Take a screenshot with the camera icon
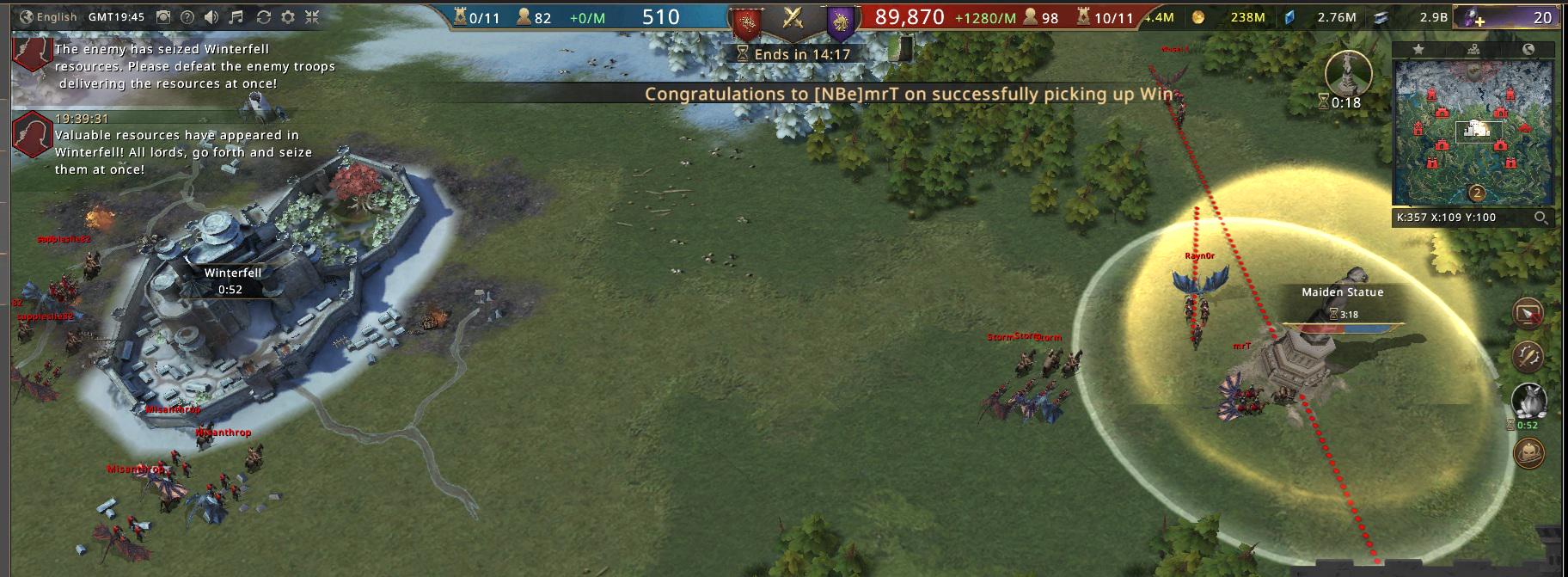1568x577 pixels. click(163, 17)
